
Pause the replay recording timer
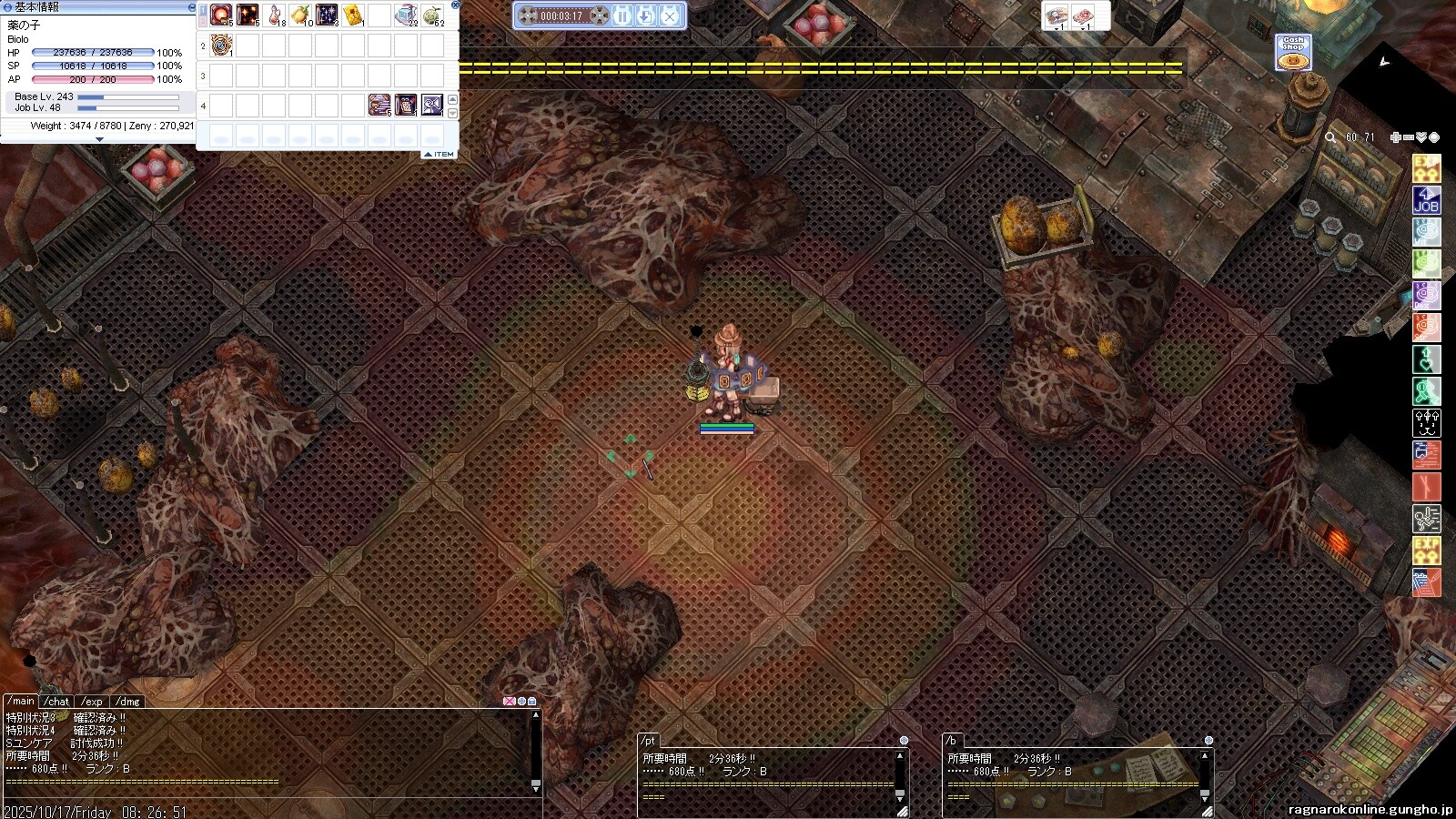point(622,15)
